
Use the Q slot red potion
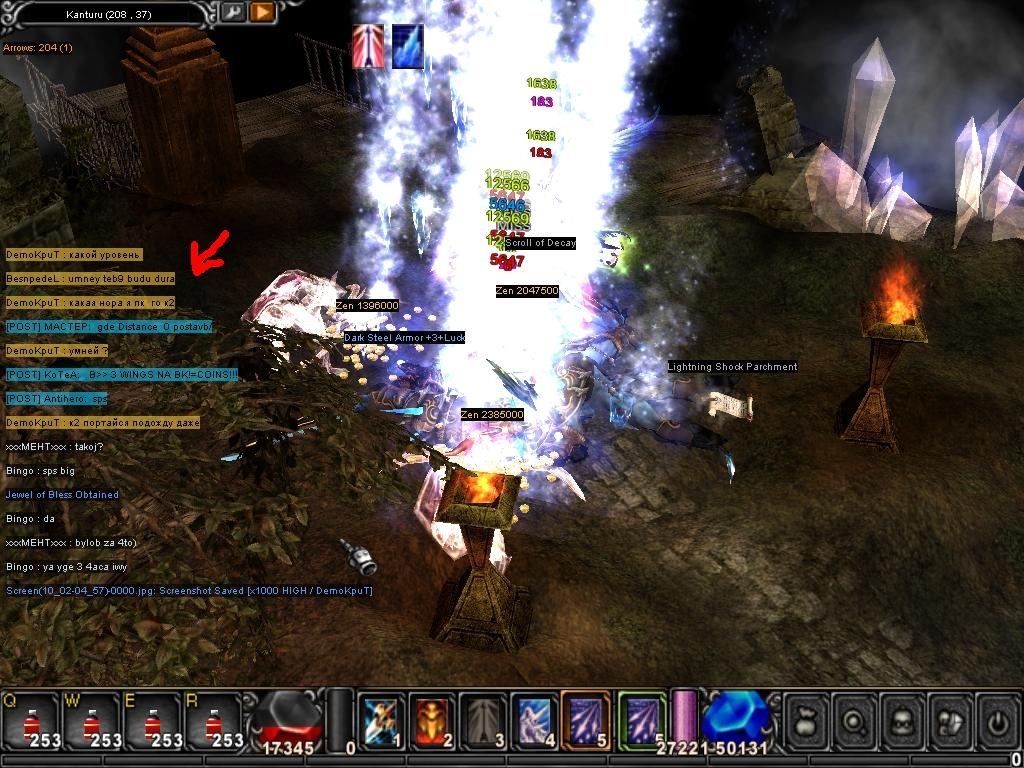pos(31,719)
